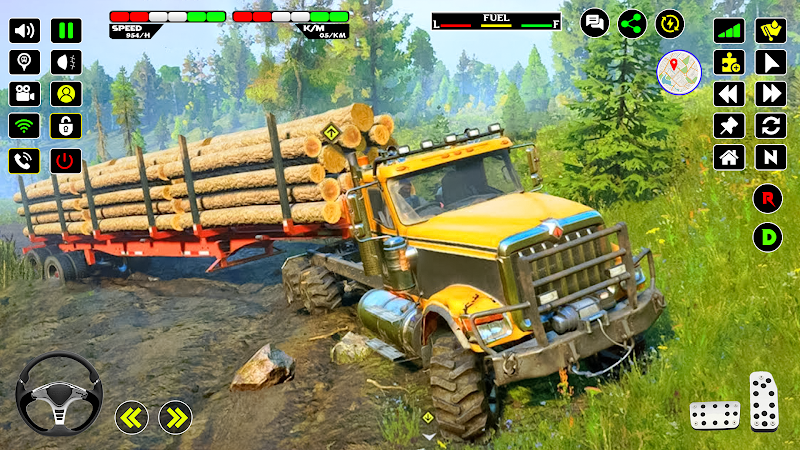Mute the game with the speaker icon
The width and height of the screenshot is (800, 450).
point(24,30)
